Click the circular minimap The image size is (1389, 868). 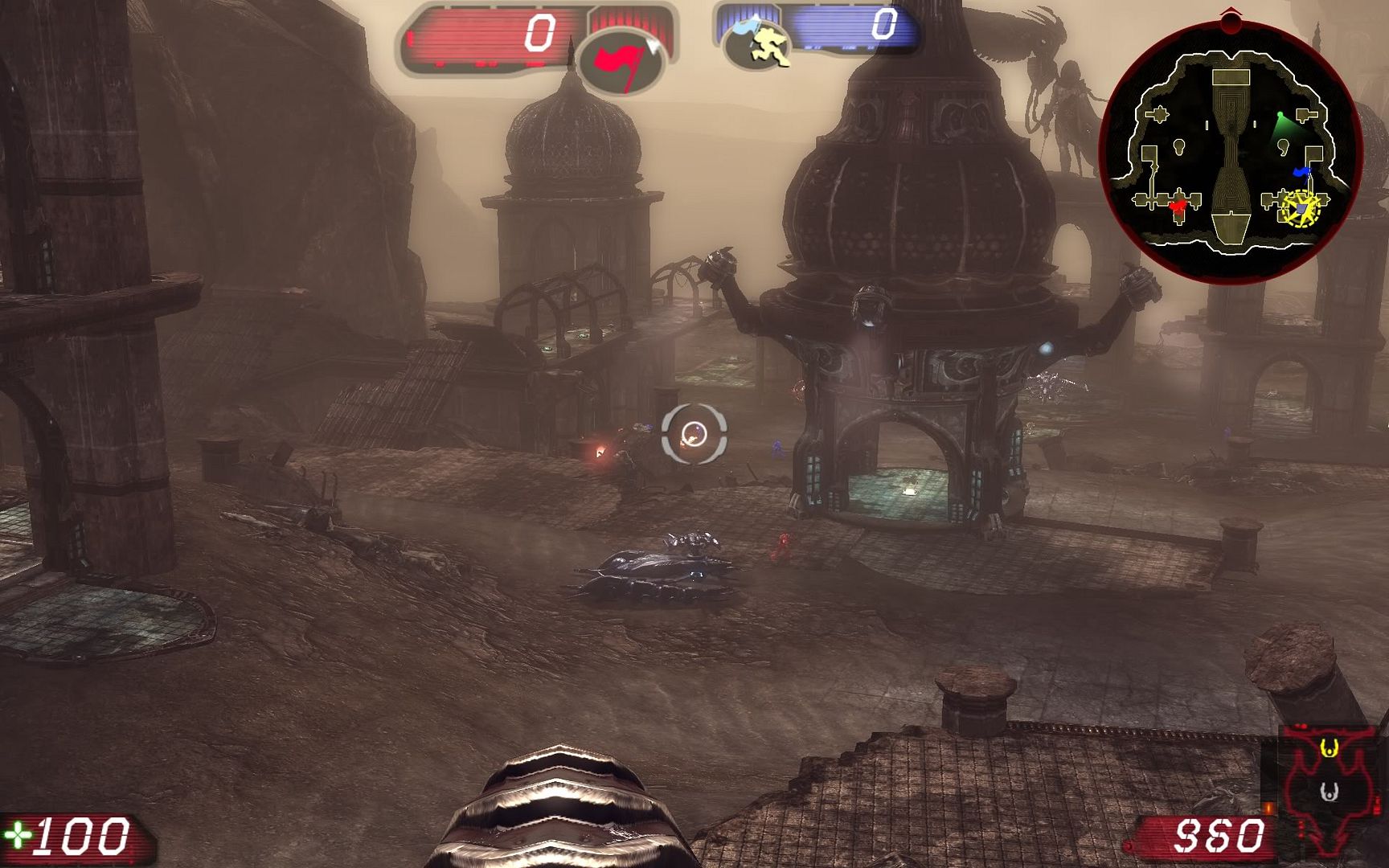coord(1229,151)
